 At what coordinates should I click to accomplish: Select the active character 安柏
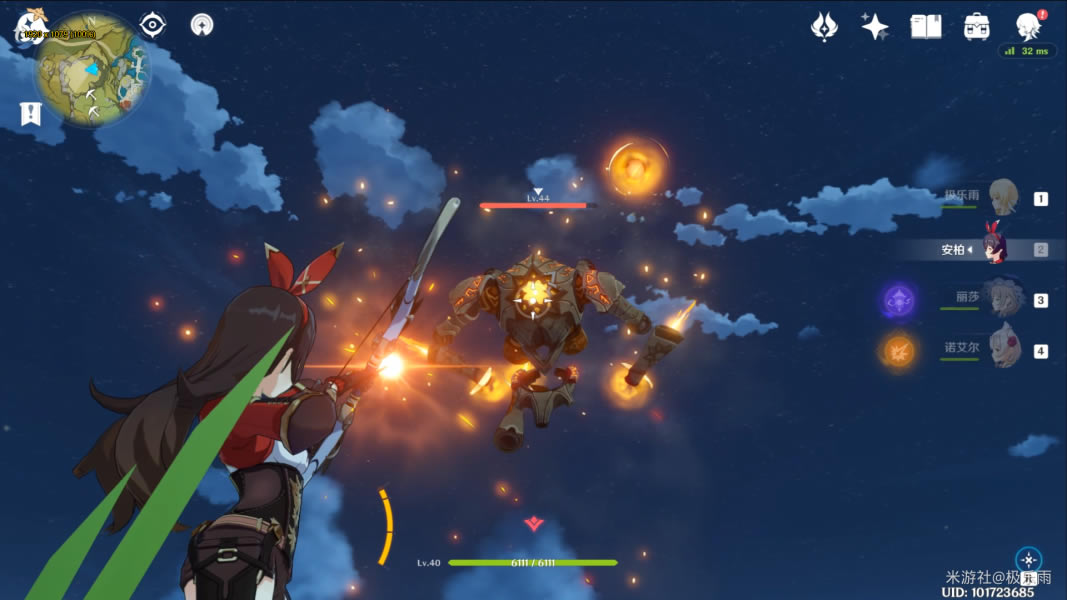click(993, 249)
